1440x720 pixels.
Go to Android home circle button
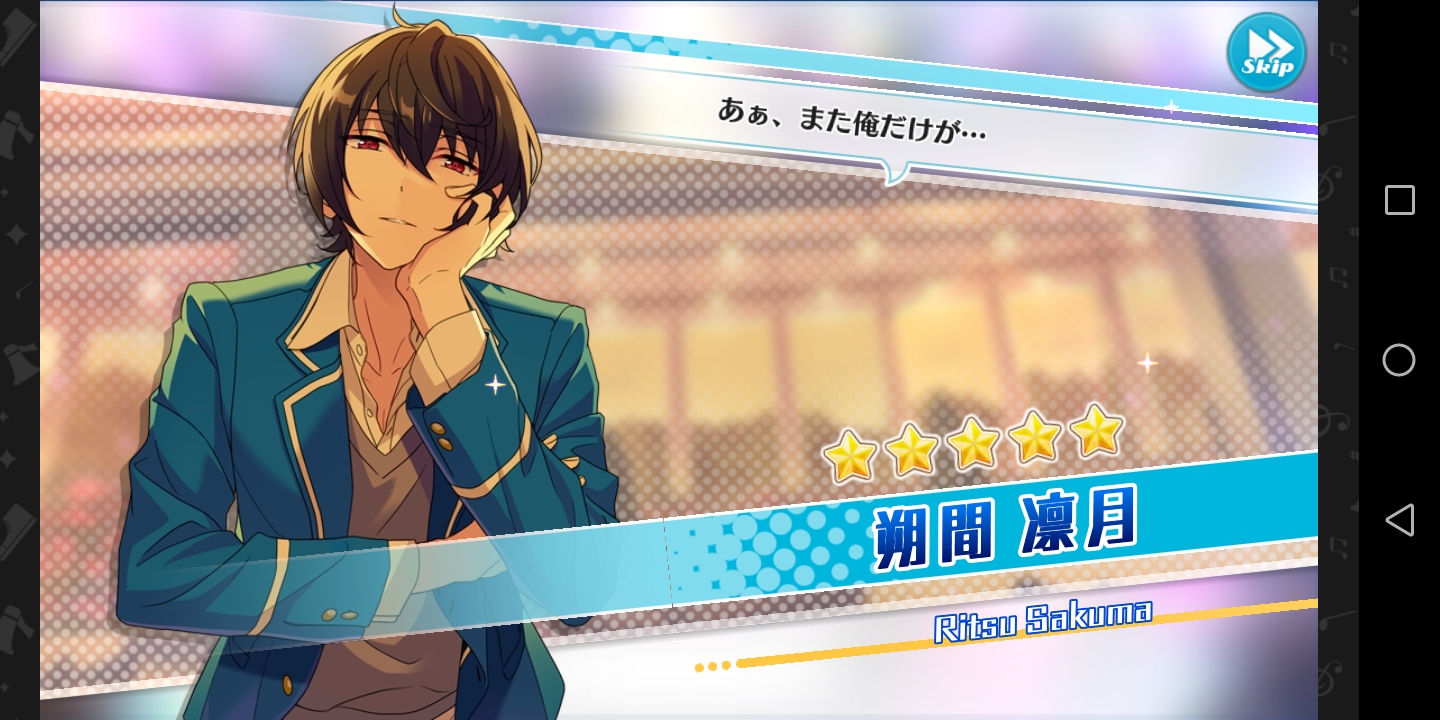pos(1399,360)
